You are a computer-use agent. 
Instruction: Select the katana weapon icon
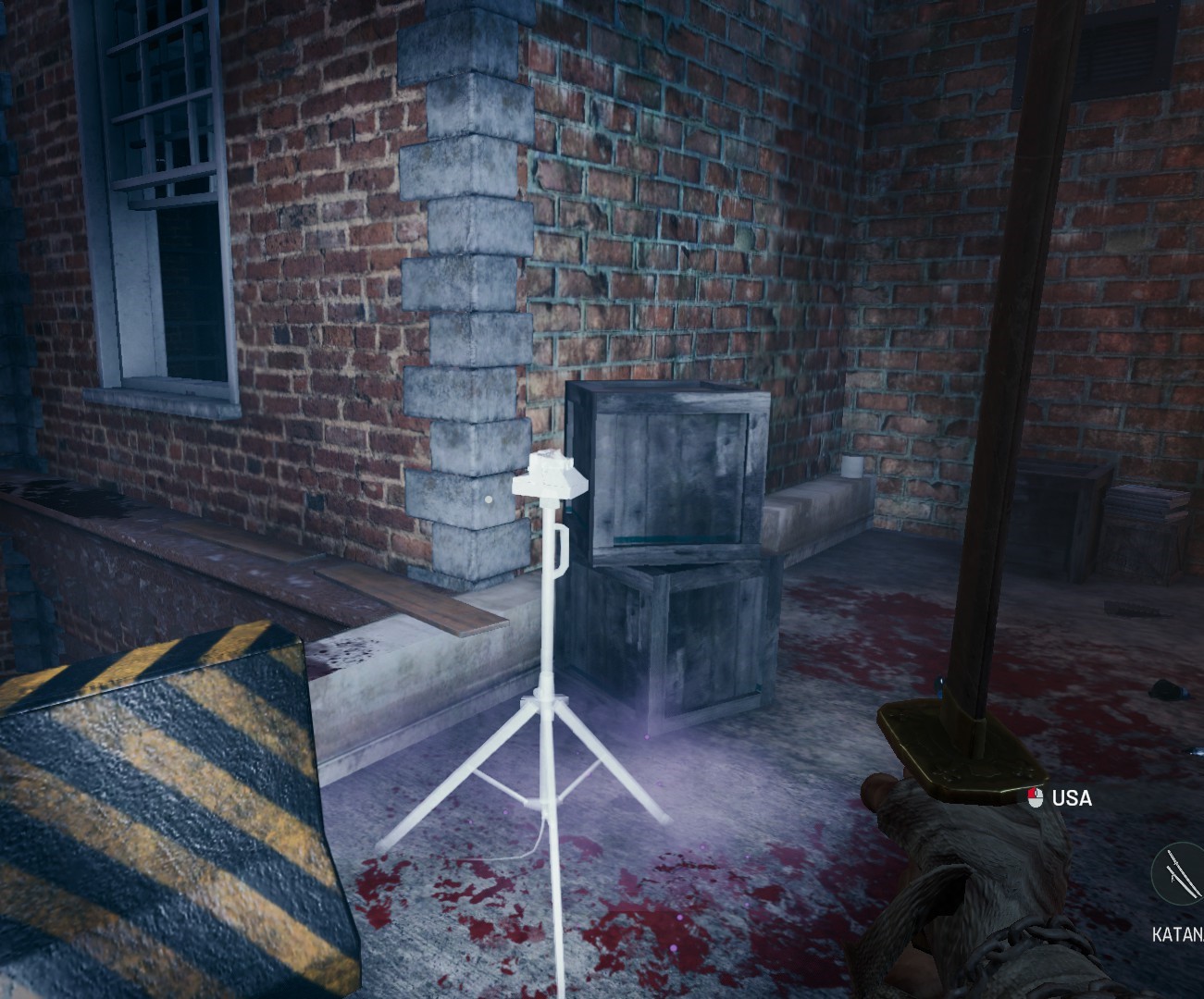[x=1182, y=875]
